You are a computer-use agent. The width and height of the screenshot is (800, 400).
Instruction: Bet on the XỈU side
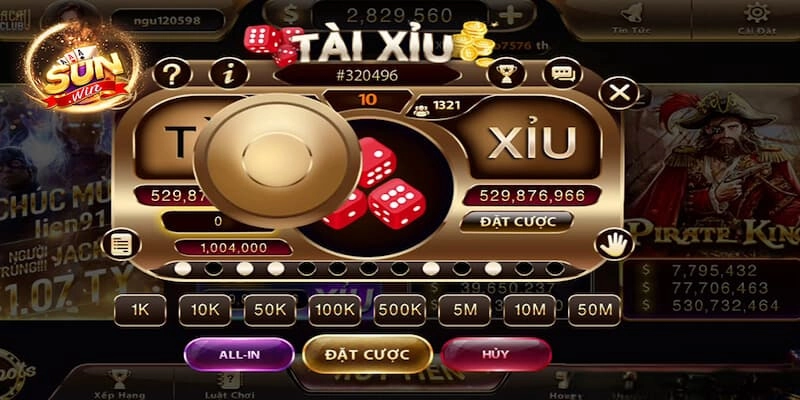pos(532,145)
